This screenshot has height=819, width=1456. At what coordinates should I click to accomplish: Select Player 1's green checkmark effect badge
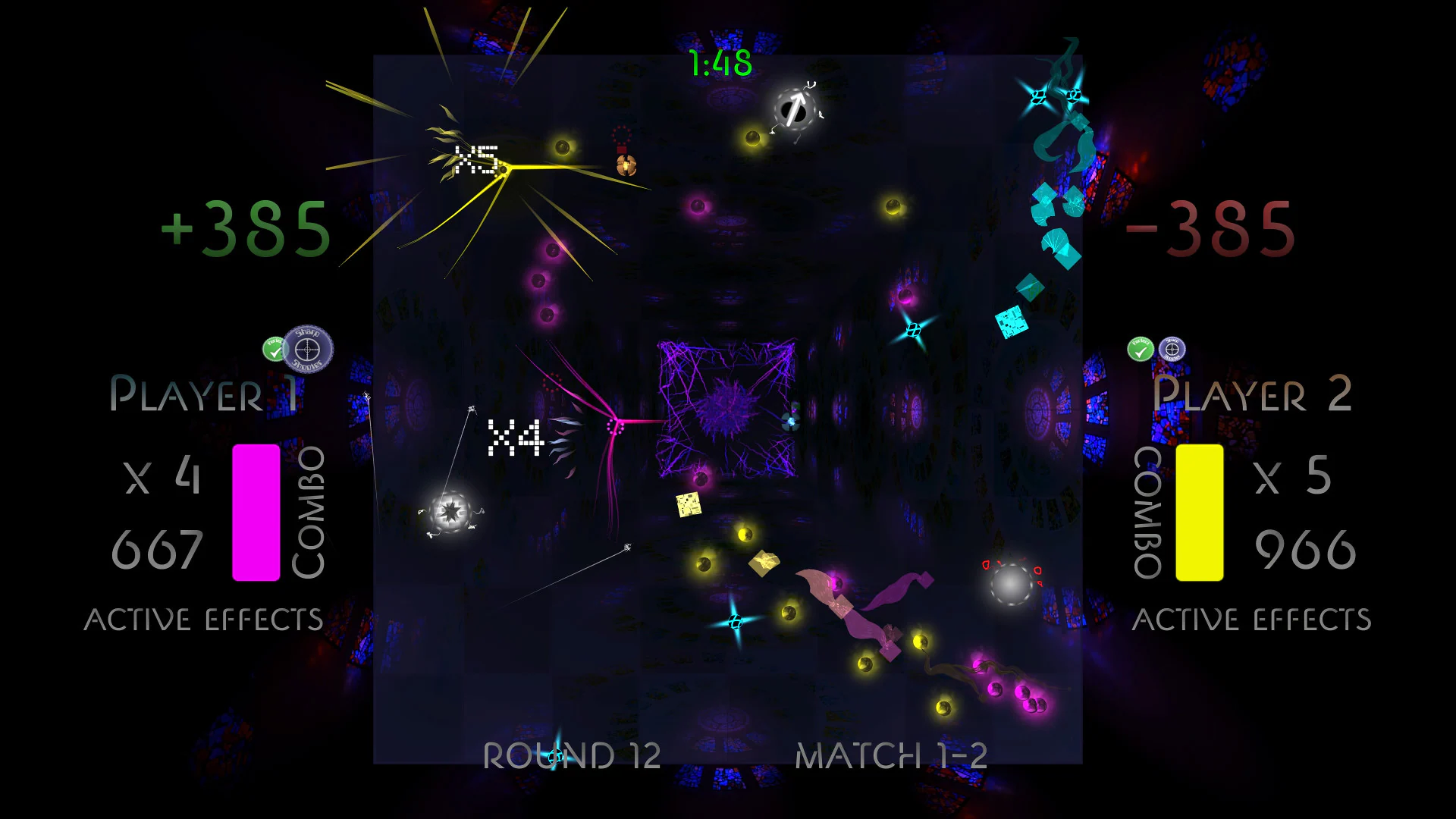pos(273,347)
